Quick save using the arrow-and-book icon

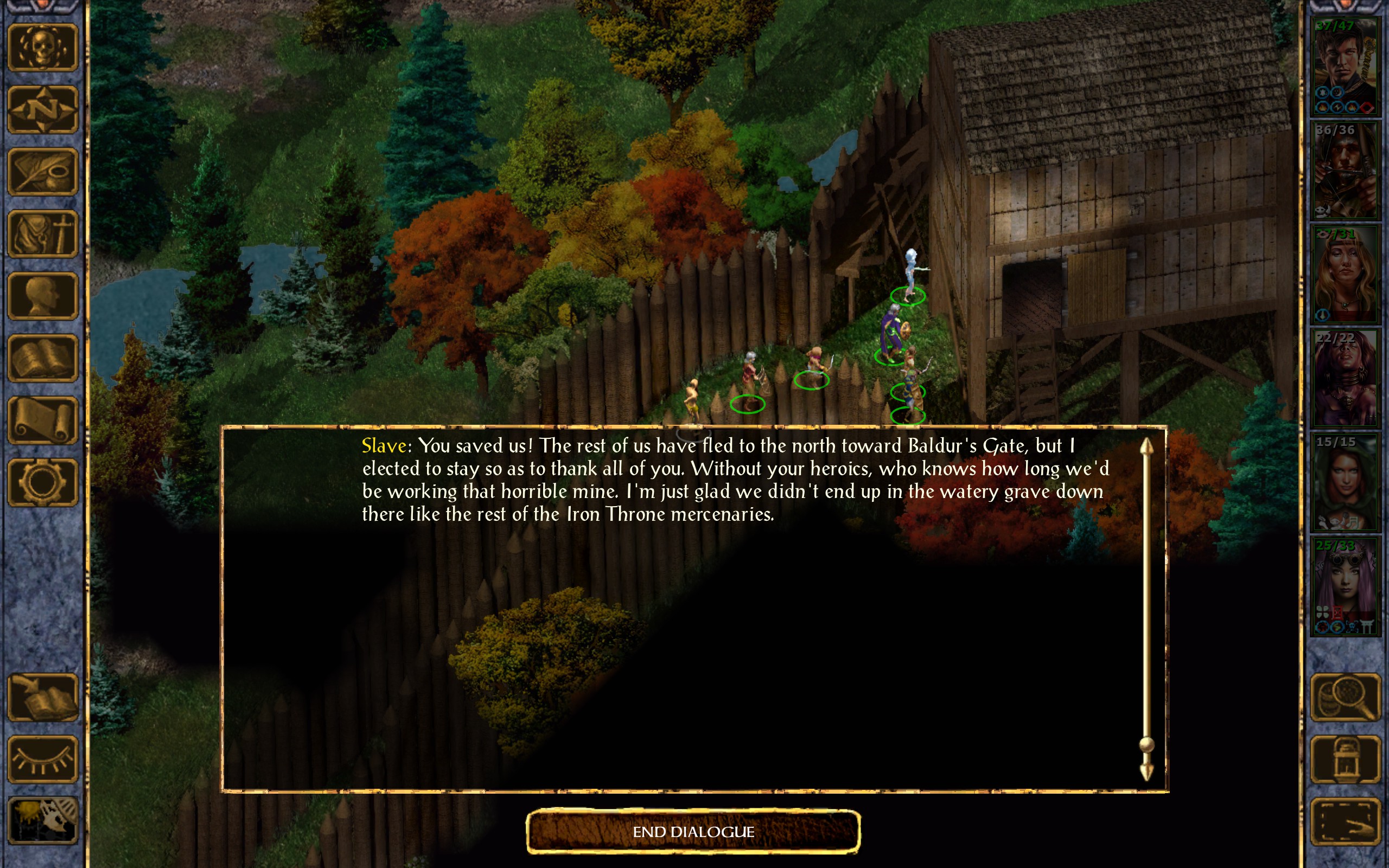[x=42, y=697]
